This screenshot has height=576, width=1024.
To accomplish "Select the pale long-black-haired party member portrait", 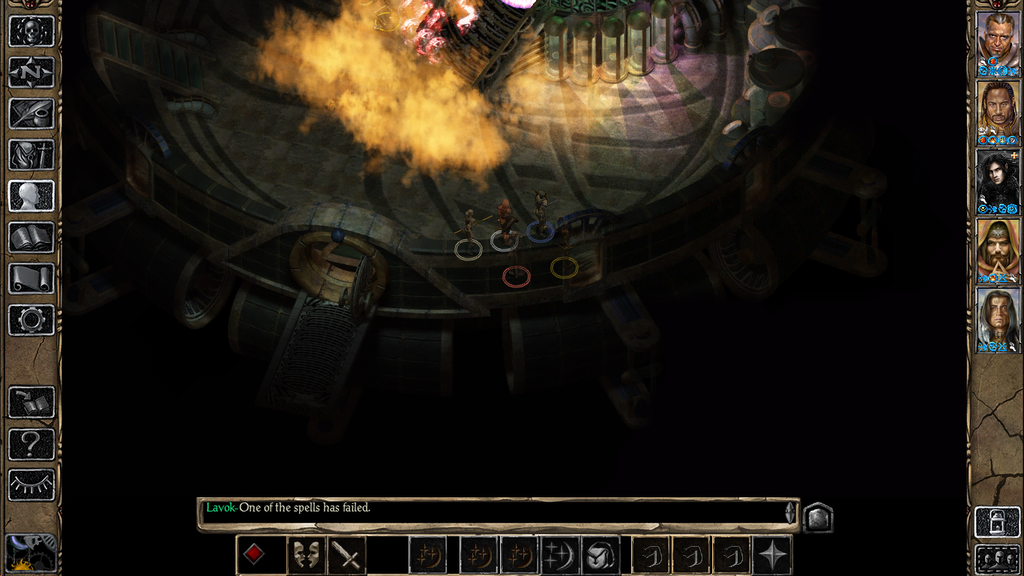I will 997,178.
